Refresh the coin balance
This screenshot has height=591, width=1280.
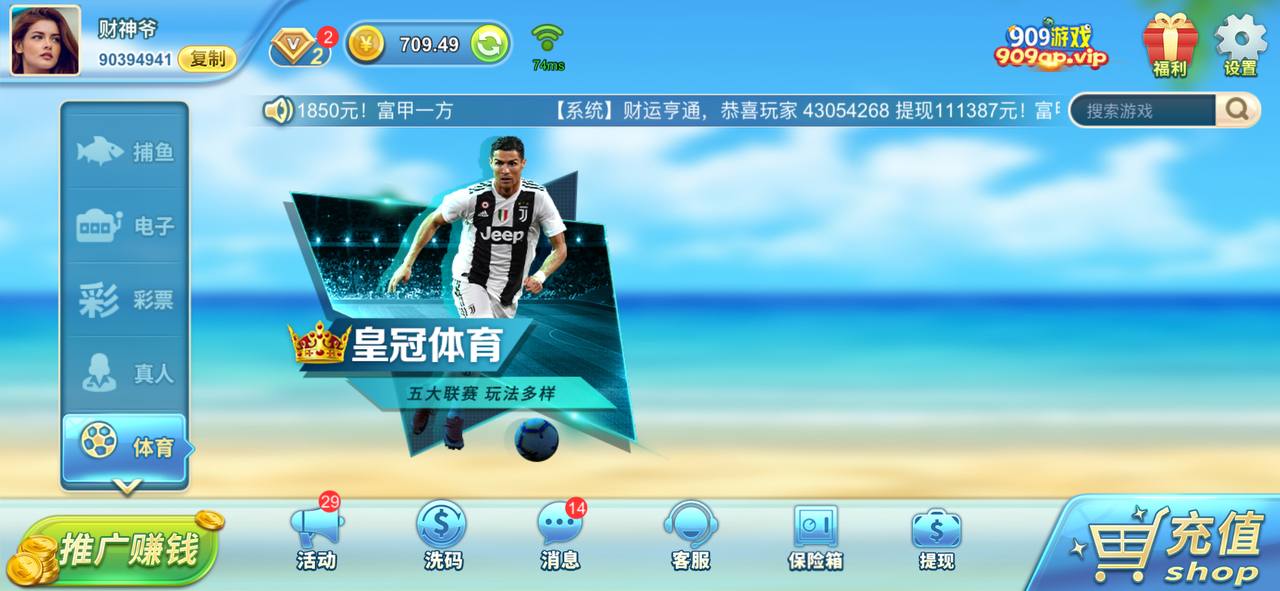click(x=489, y=44)
